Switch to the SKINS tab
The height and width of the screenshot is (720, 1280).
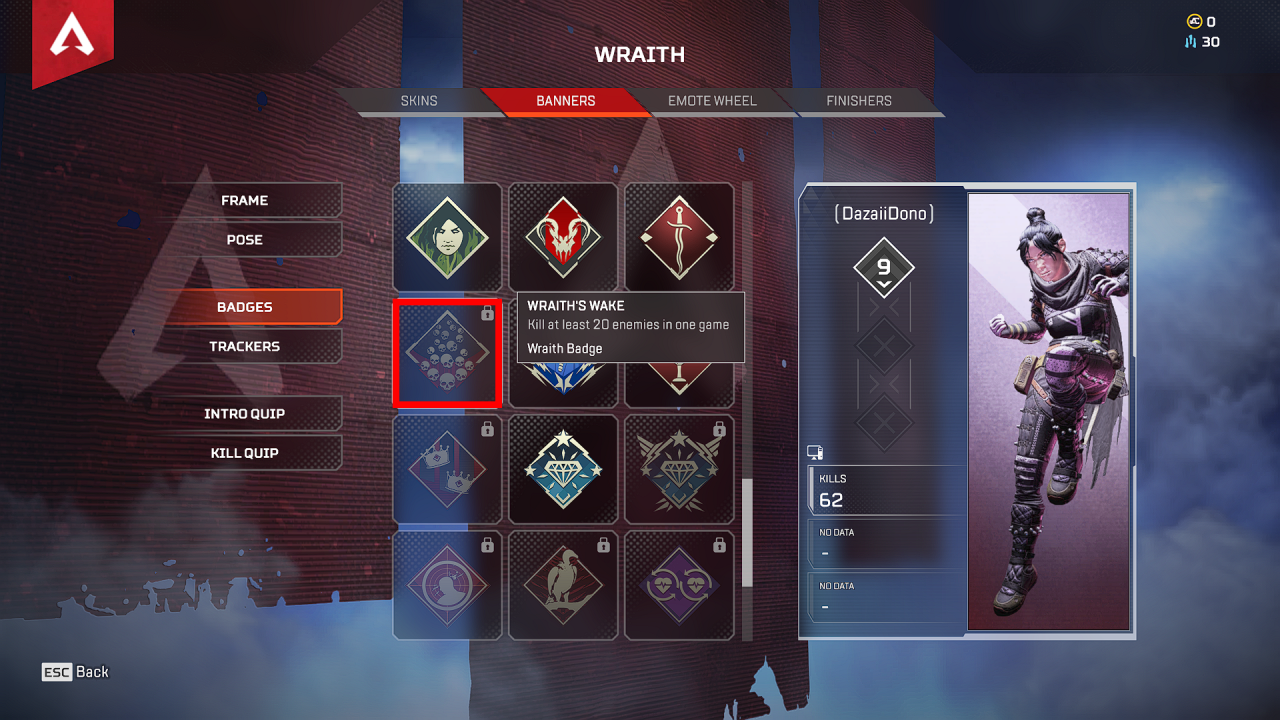[419, 100]
